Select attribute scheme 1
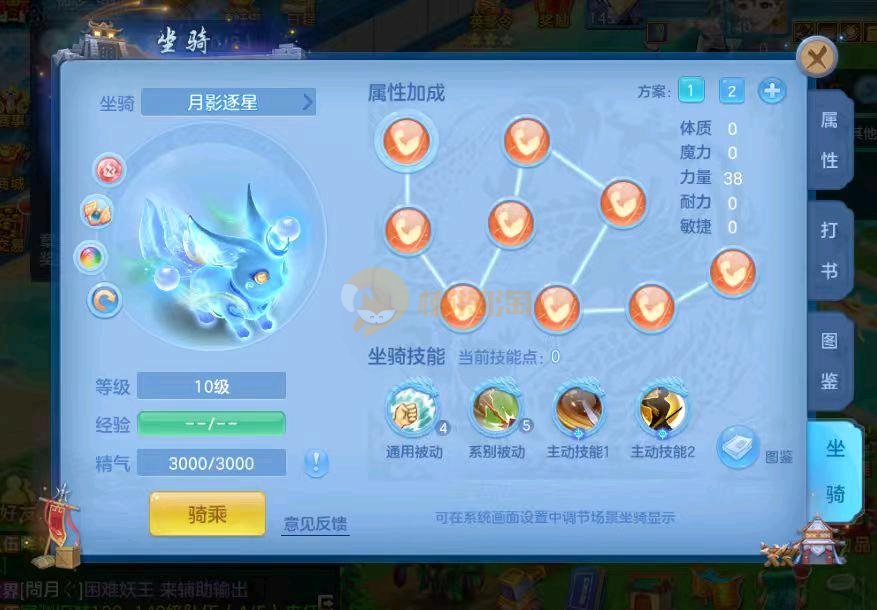The width and height of the screenshot is (877, 610). click(x=691, y=91)
